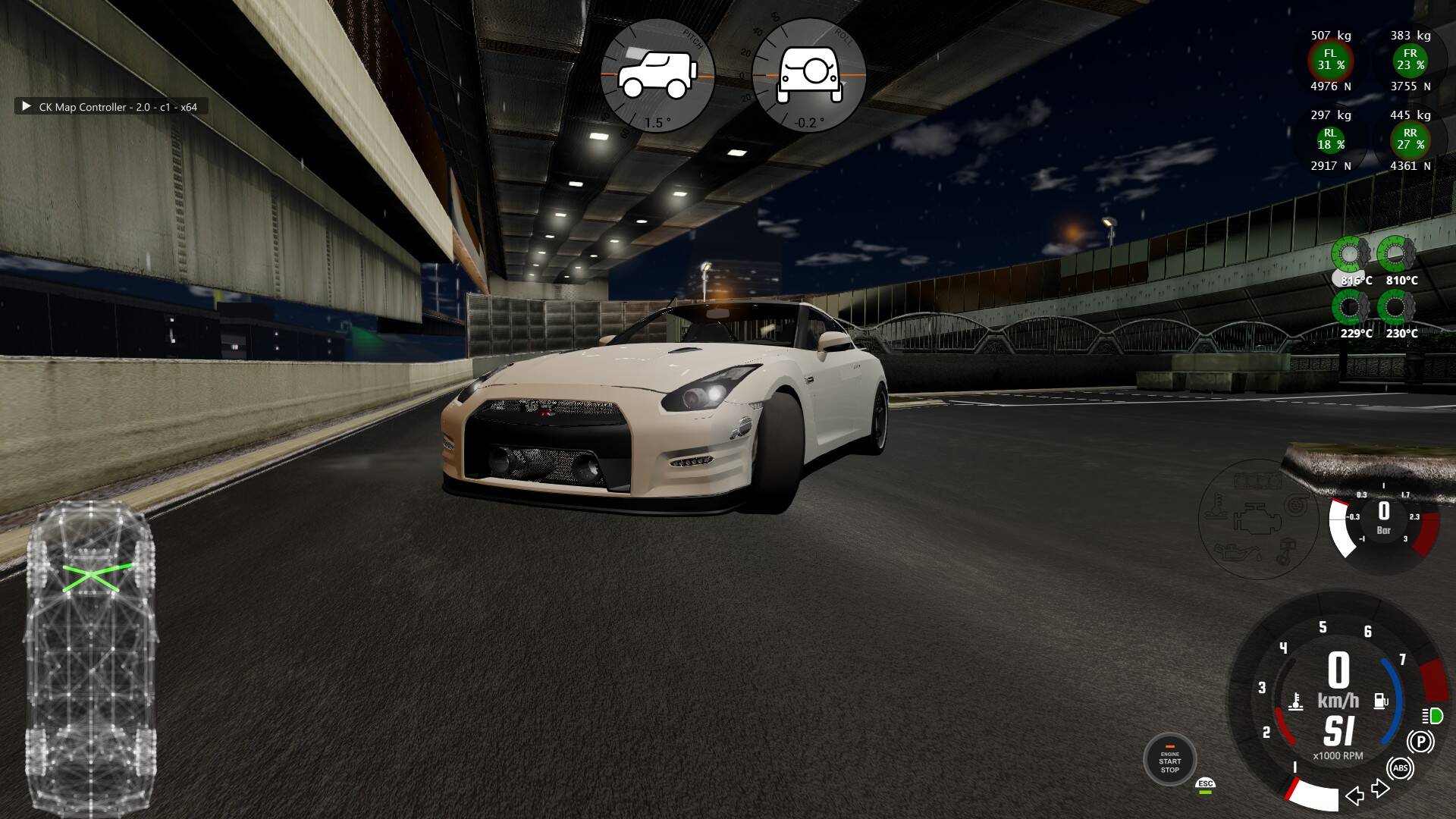
Task: Toggle the ESC mode indicator
Action: 1205,785
